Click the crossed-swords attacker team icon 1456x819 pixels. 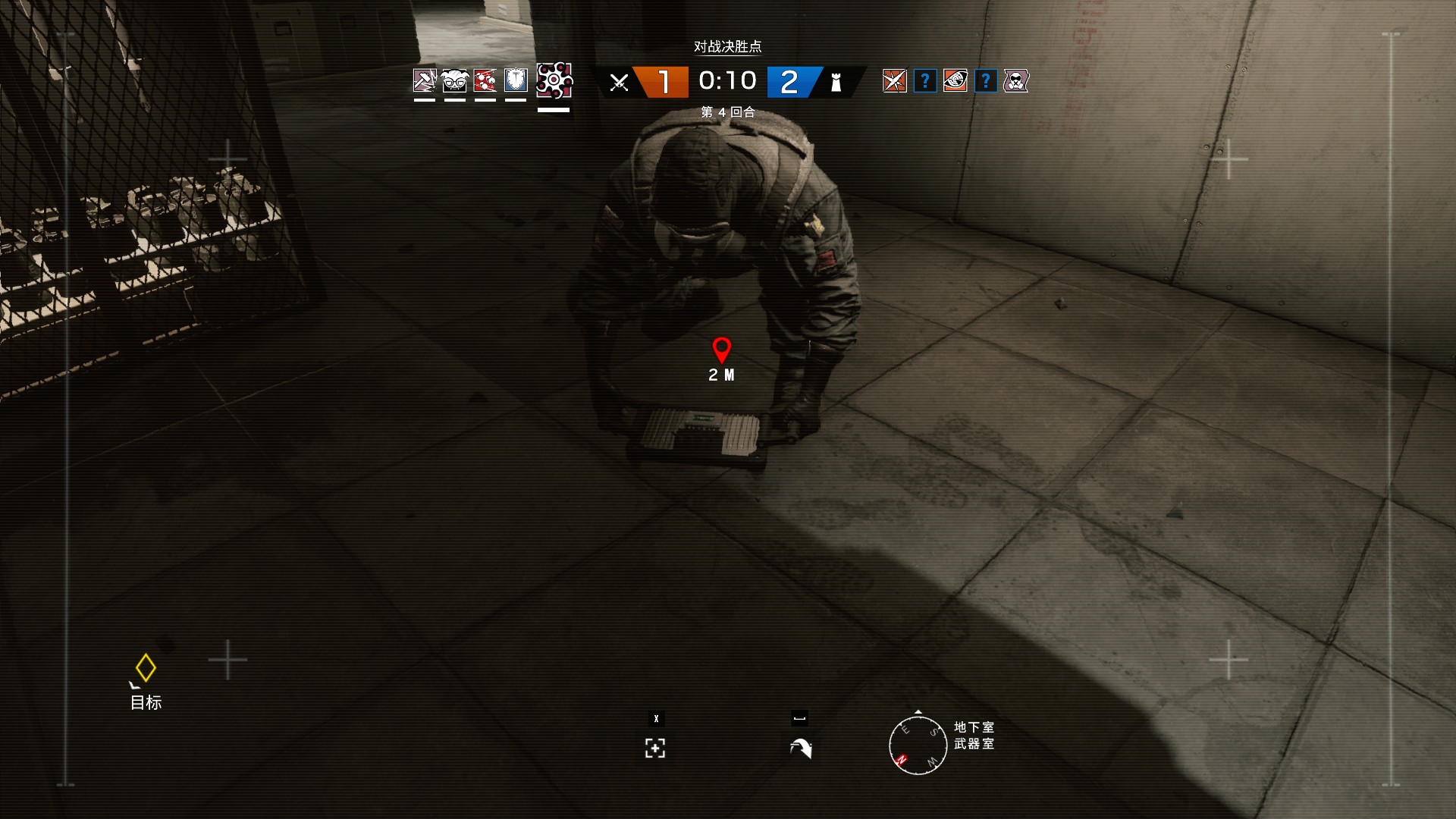pyautogui.click(x=619, y=81)
